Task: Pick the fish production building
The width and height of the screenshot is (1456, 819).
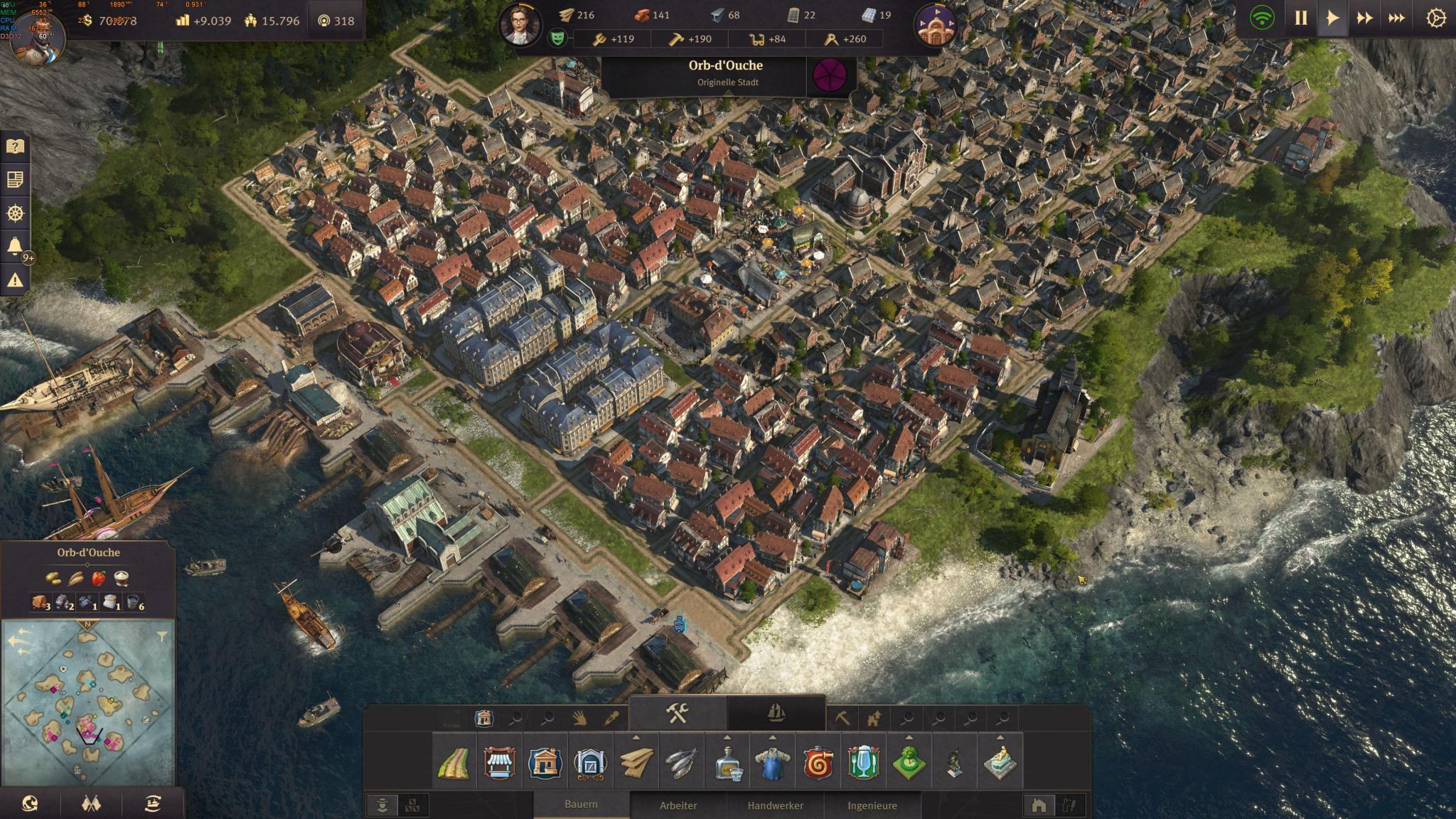Action: (681, 763)
